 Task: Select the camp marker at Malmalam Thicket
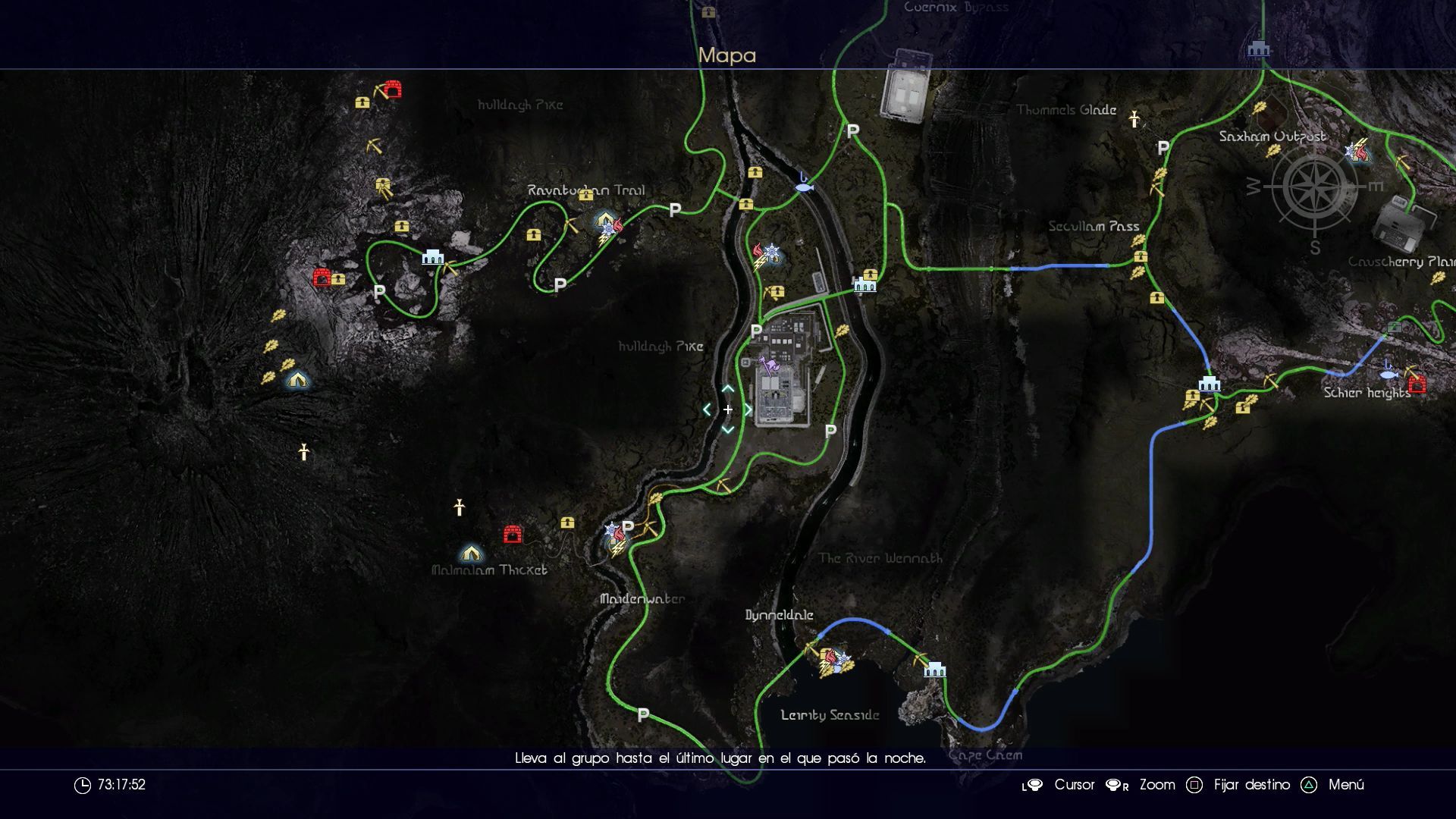471,553
